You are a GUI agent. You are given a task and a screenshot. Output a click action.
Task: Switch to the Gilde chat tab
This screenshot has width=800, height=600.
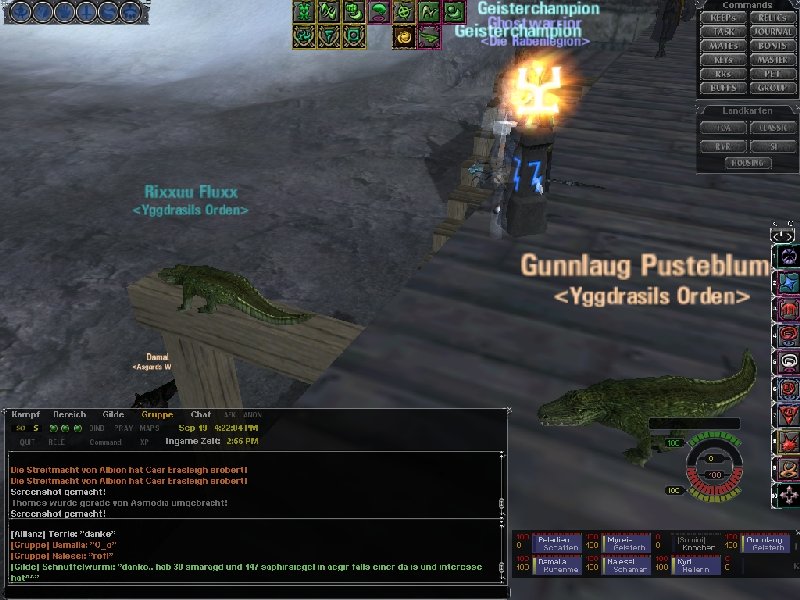click(x=113, y=414)
